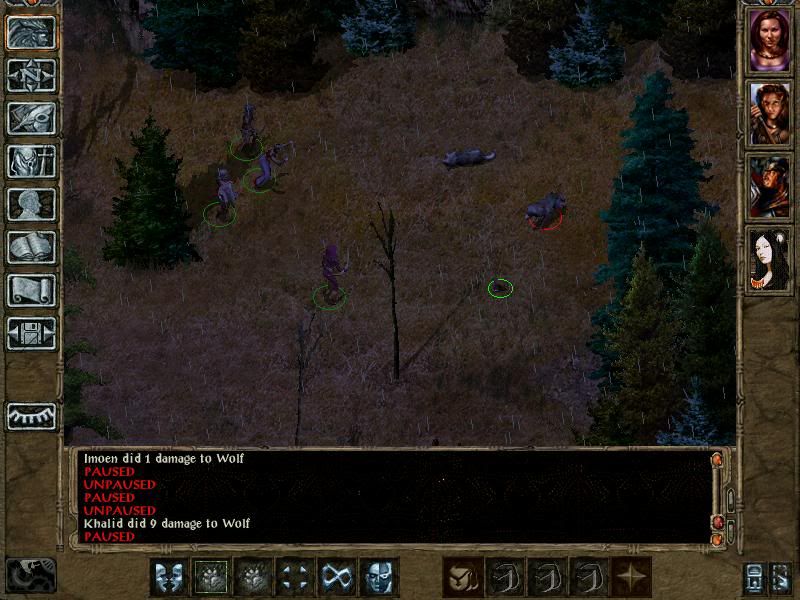This screenshot has width=800, height=600.
Task: Choose the four-pointed star formation
Action: click(x=631, y=577)
